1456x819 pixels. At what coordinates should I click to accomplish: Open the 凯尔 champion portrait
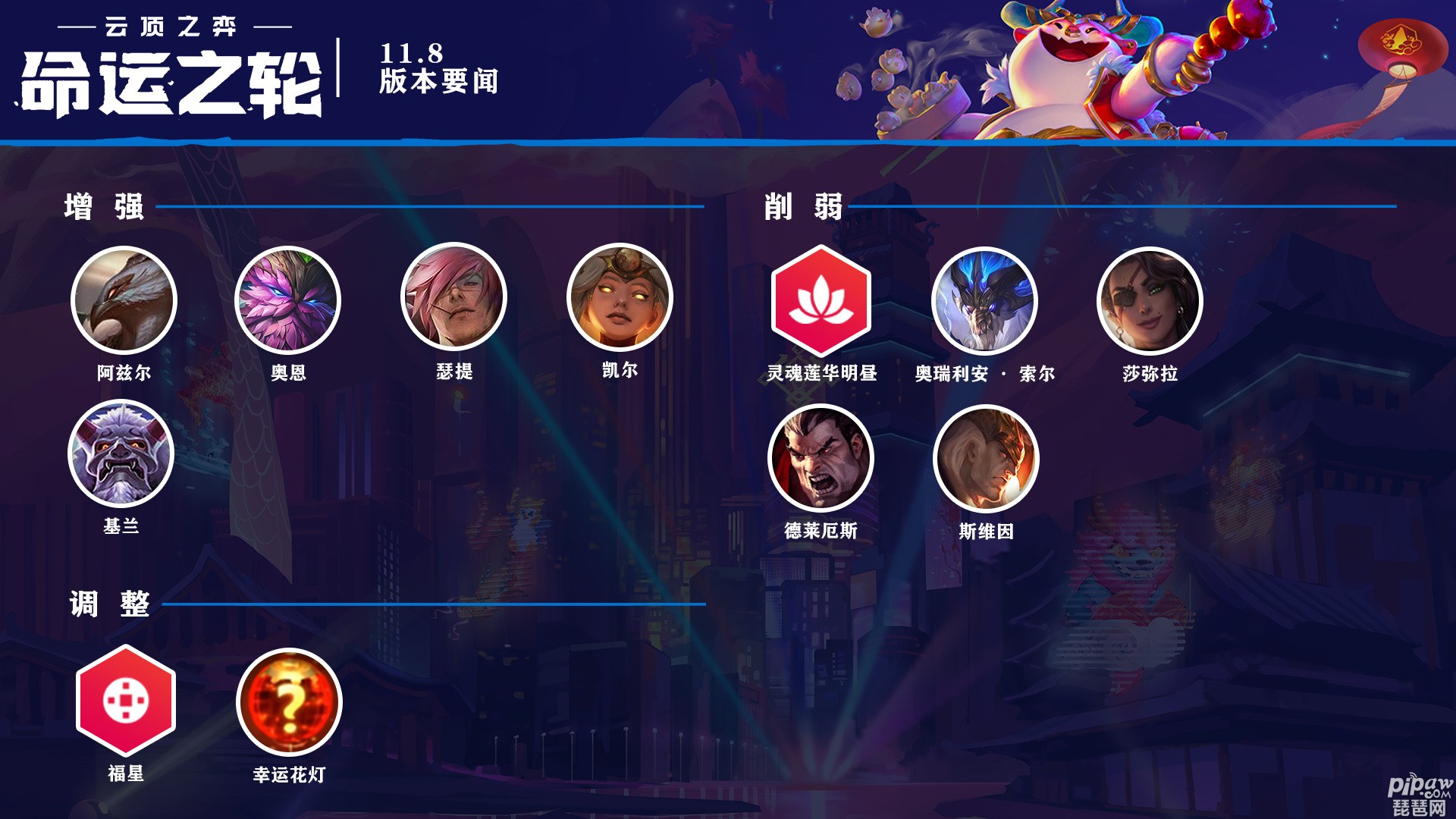[620, 297]
